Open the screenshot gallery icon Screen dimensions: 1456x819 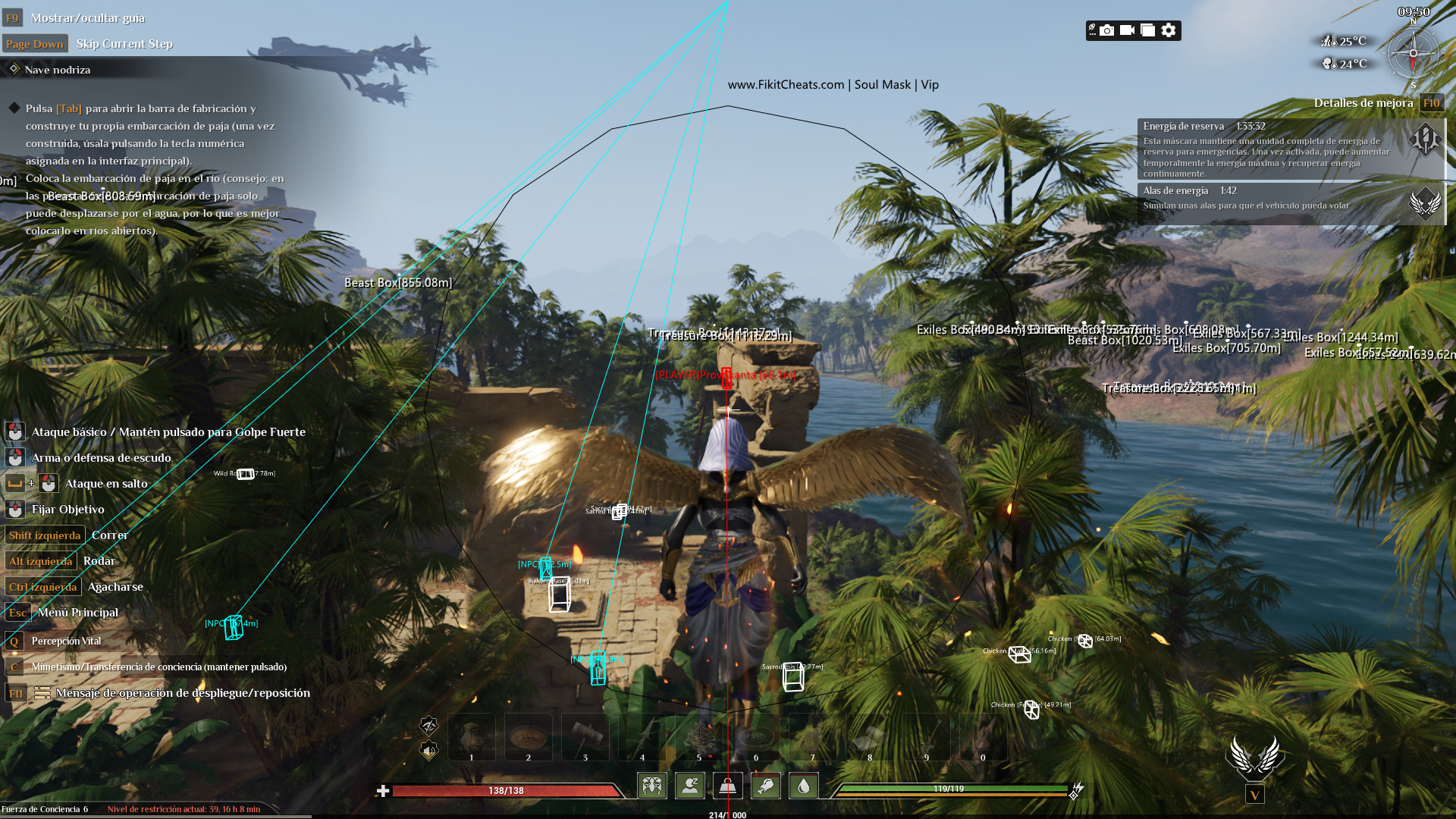point(1149,30)
